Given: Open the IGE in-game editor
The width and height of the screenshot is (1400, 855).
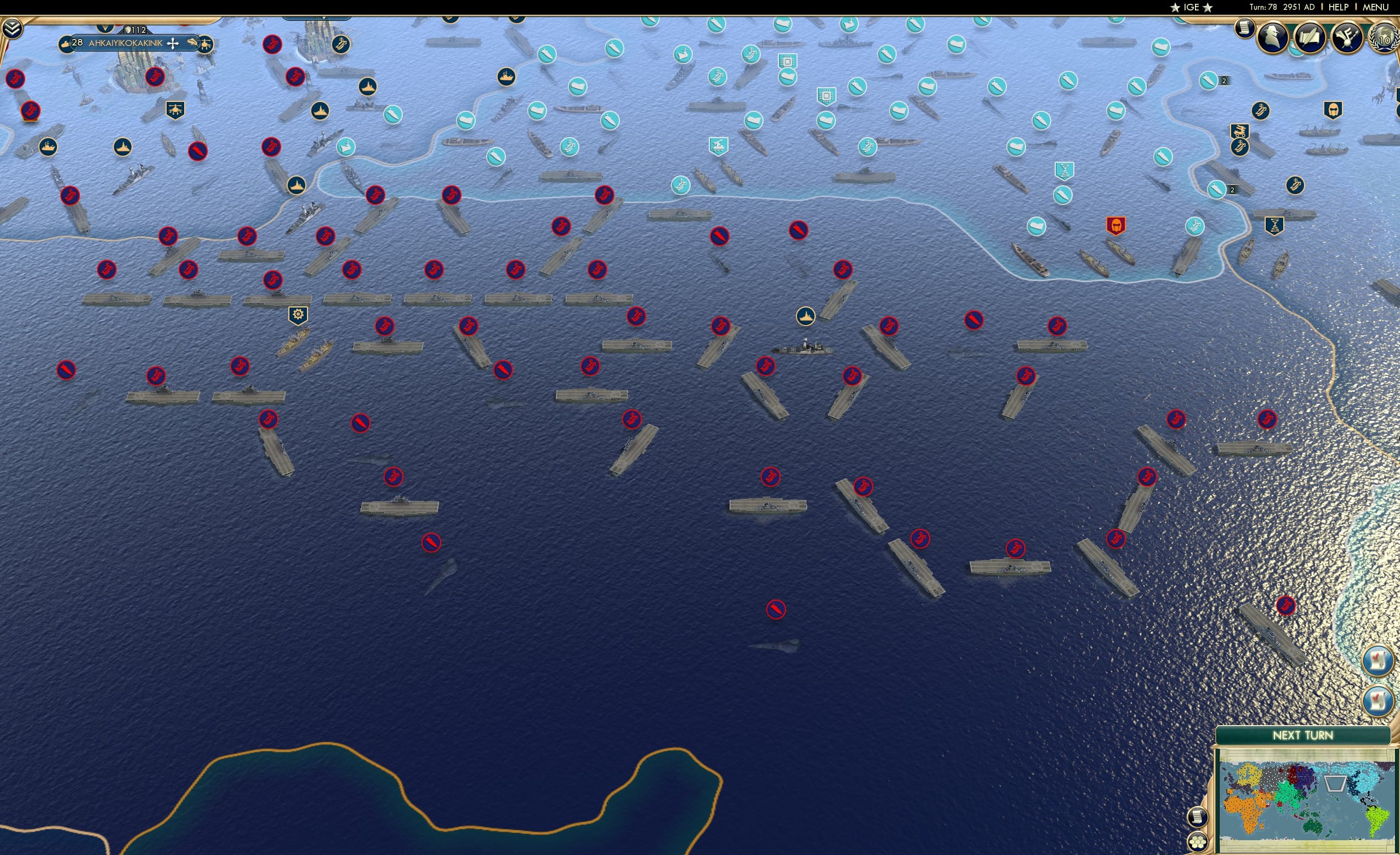Looking at the screenshot, I should tap(1191, 7).
